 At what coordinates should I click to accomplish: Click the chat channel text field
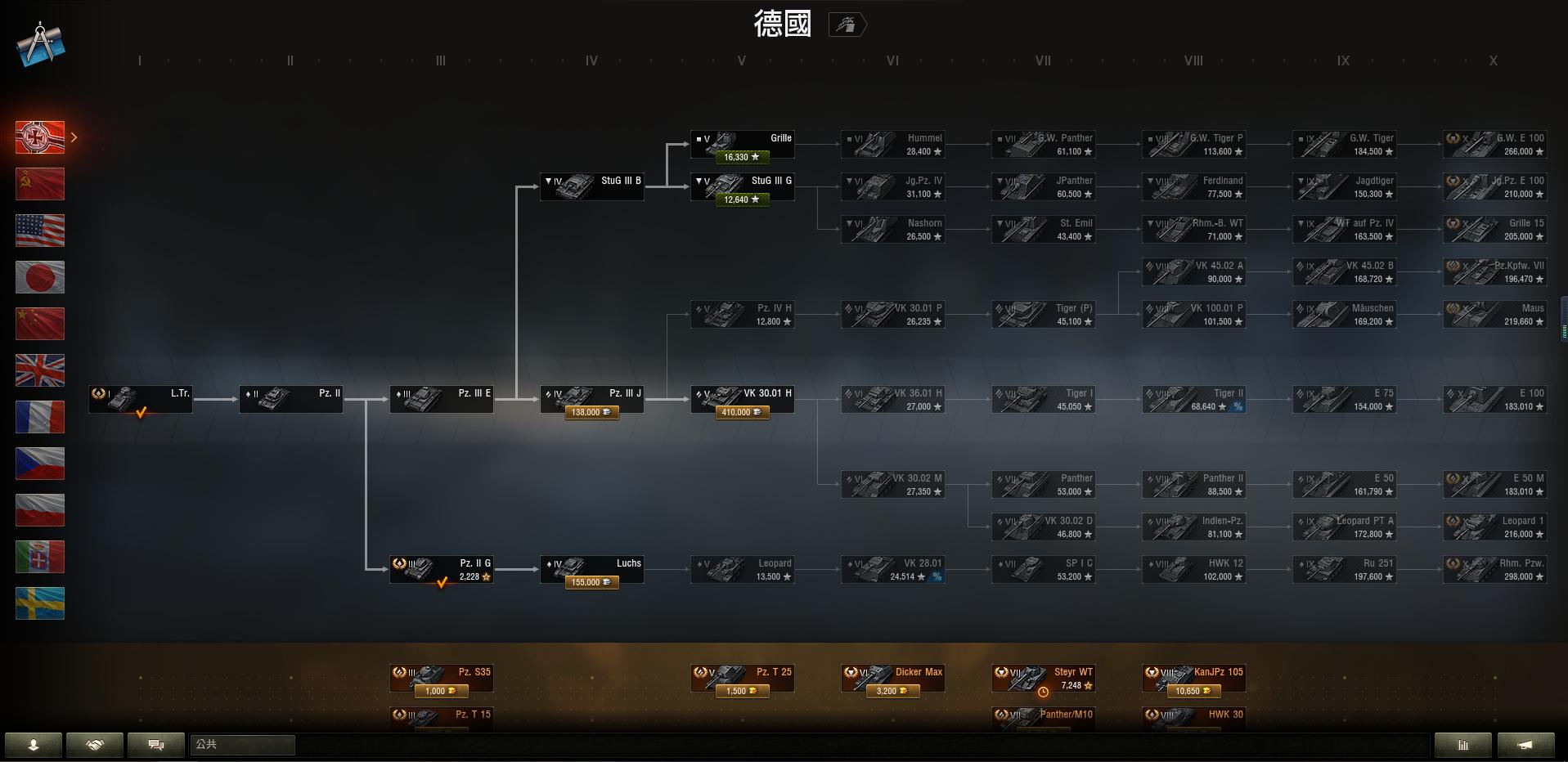(x=242, y=745)
